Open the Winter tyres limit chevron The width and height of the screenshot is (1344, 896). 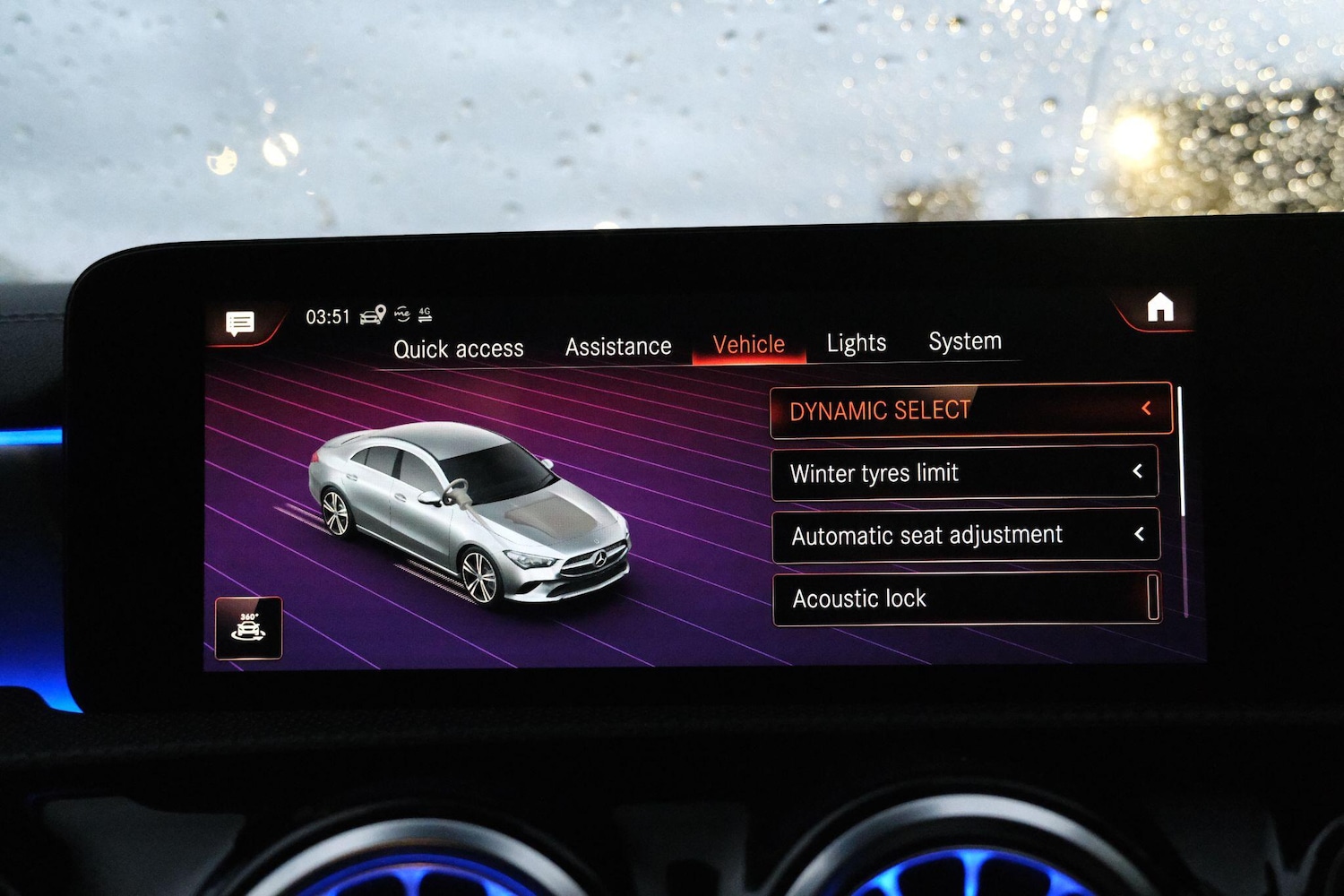pyautogui.click(x=1139, y=471)
